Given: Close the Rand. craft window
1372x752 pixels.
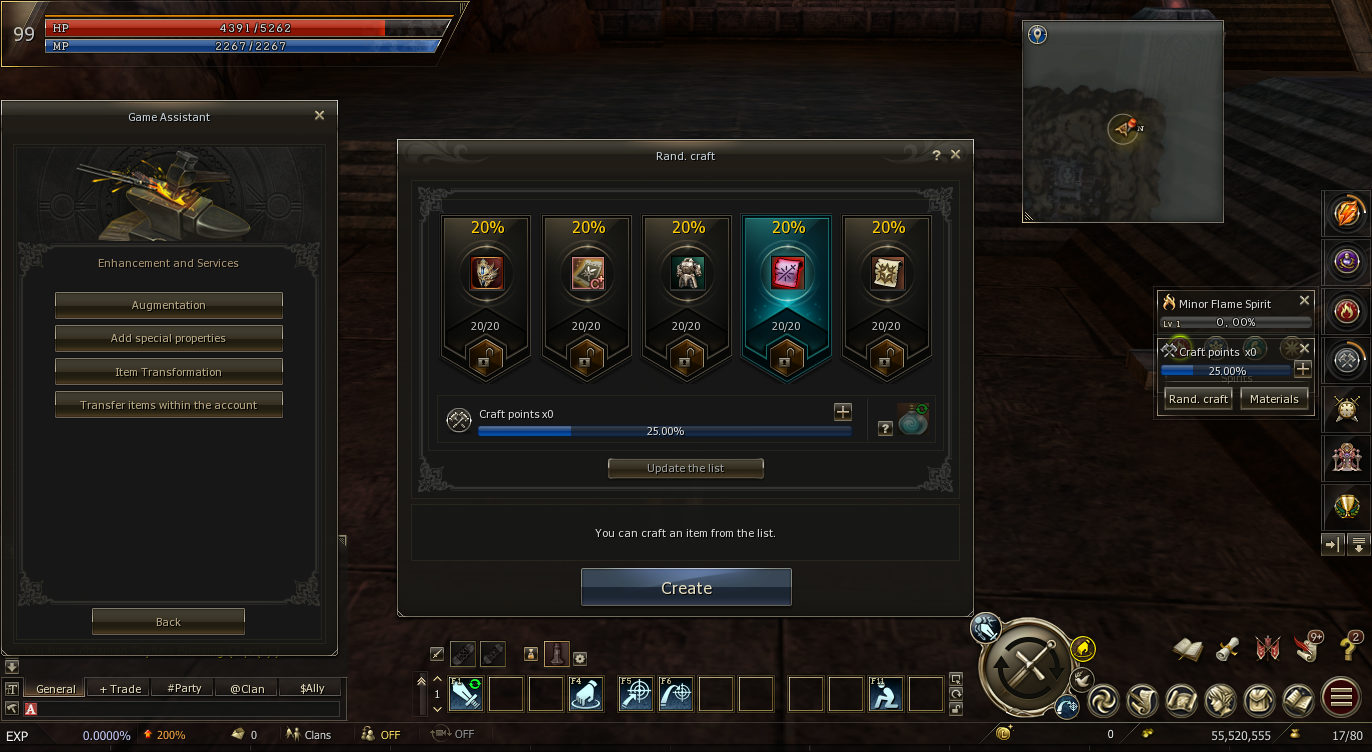Looking at the screenshot, I should pos(955,155).
